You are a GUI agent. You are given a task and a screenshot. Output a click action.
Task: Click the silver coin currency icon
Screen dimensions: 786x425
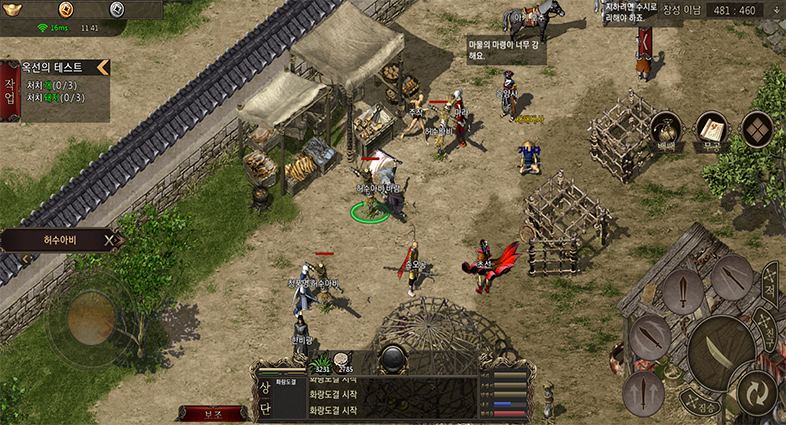116,10
